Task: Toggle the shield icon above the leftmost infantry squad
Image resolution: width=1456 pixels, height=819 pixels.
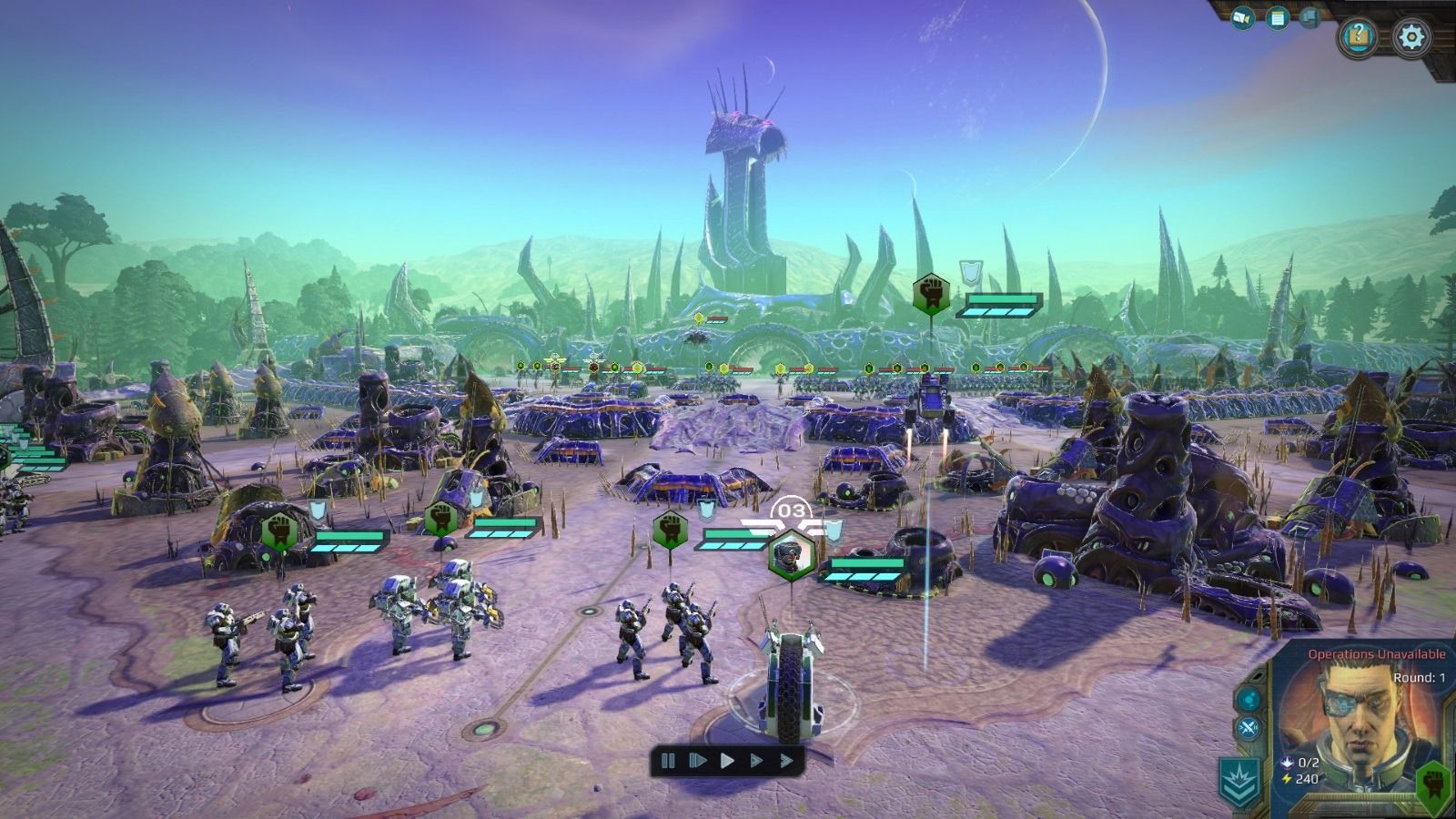Action: (318, 511)
